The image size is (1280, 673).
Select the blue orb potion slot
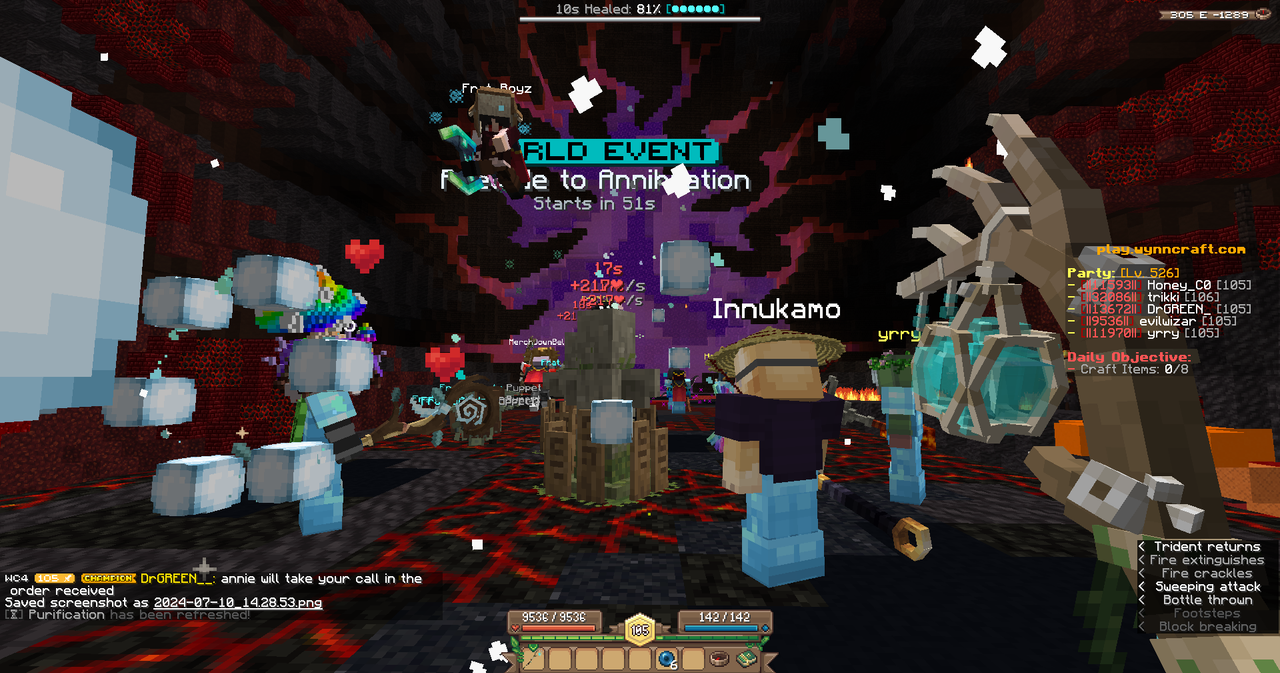(x=667, y=658)
